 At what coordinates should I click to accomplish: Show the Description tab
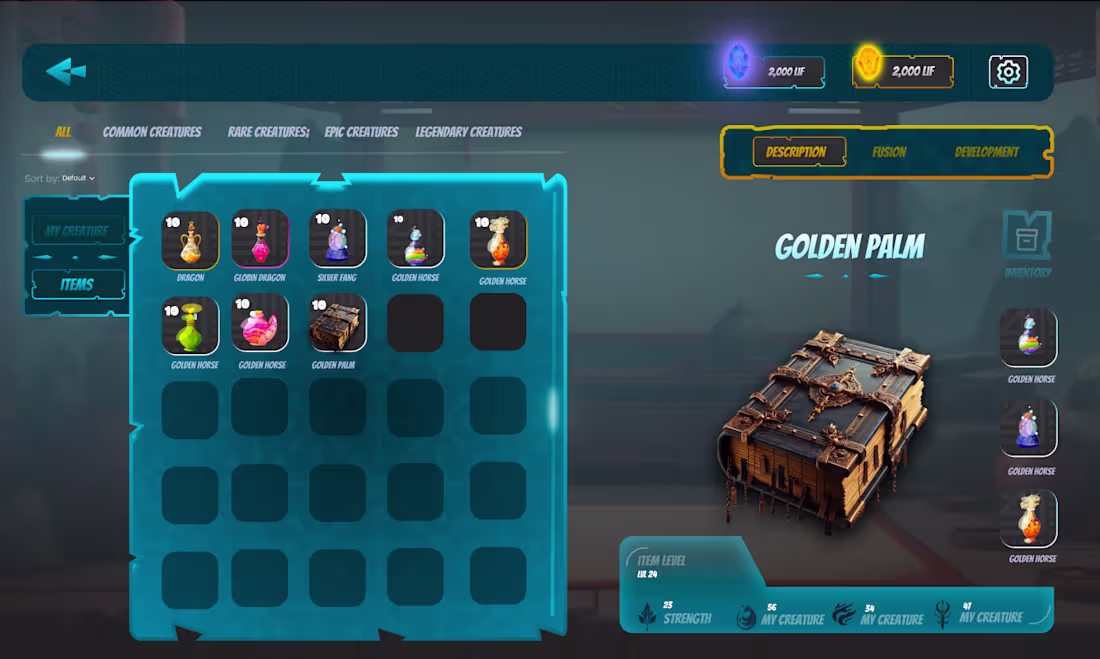797,152
